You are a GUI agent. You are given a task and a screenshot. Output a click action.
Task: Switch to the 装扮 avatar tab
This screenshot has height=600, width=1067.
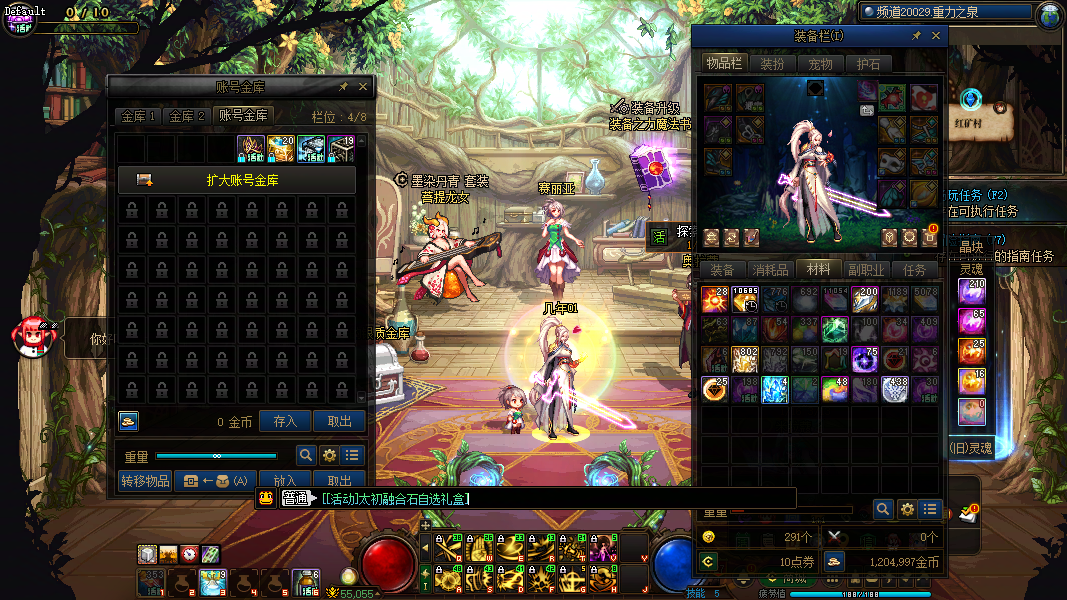[772, 64]
